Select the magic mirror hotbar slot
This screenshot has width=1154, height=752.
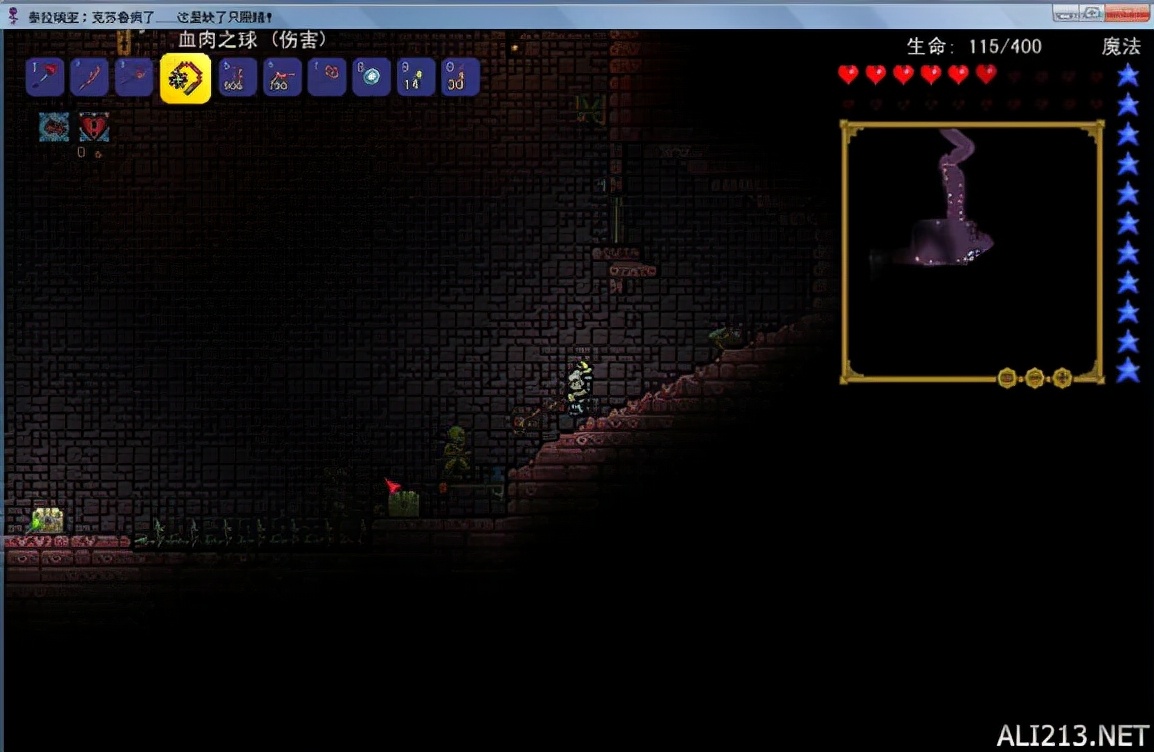[372, 77]
